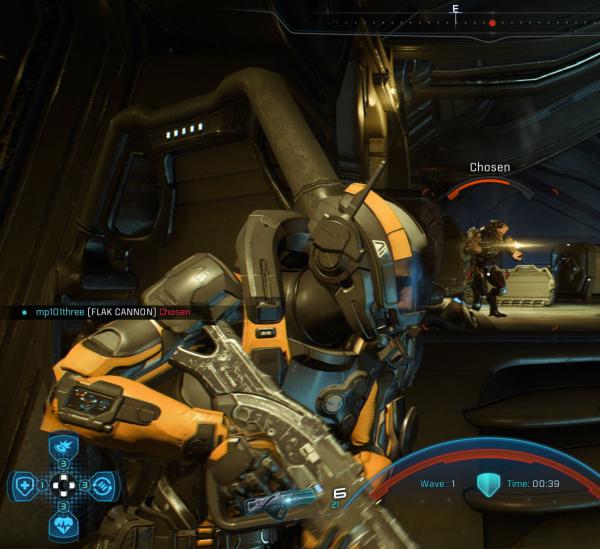Activate the Revive Pack heart icon
600x549 pixels.
tap(61, 525)
